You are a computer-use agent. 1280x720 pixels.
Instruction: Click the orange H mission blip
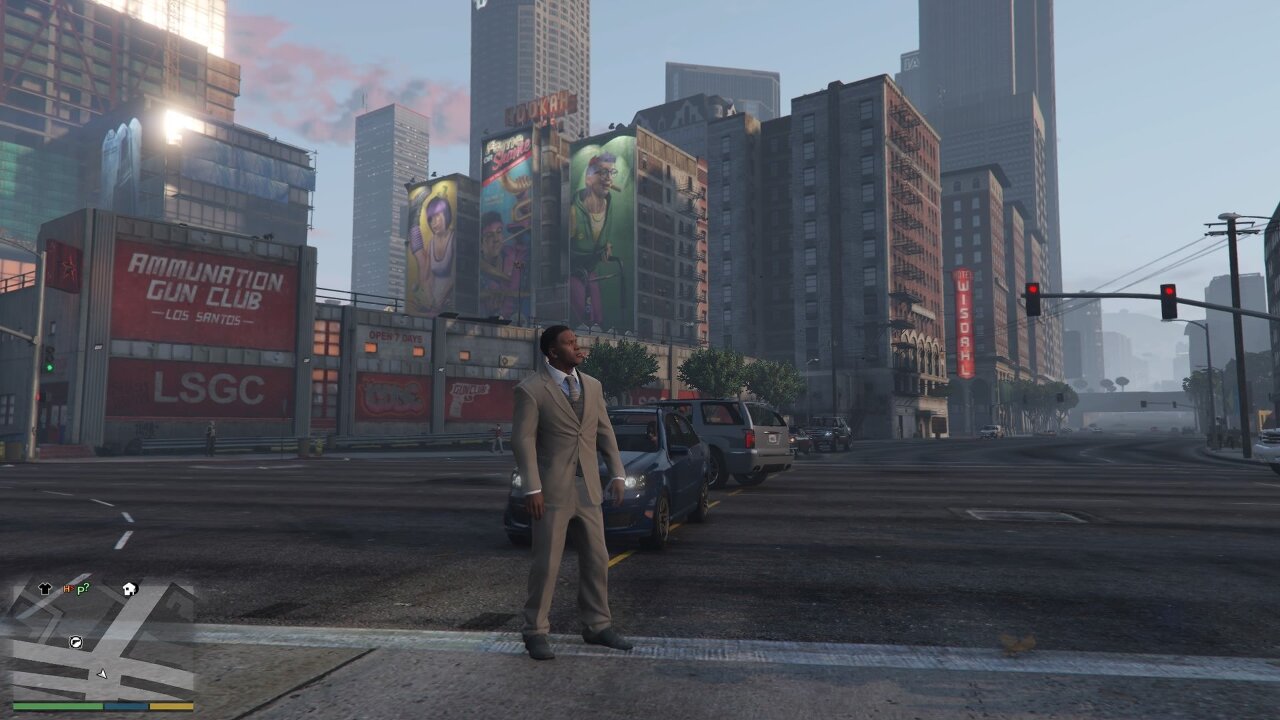pos(67,589)
